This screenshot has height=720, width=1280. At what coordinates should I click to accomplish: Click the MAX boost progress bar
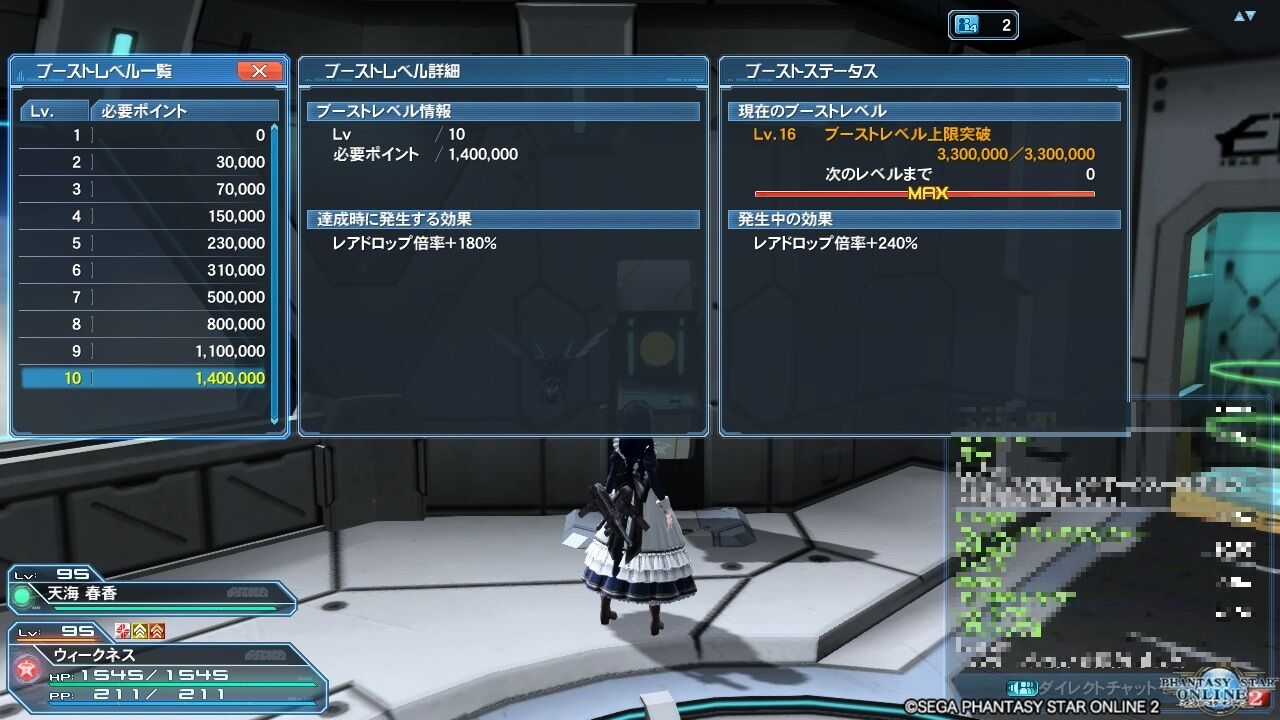pos(925,194)
